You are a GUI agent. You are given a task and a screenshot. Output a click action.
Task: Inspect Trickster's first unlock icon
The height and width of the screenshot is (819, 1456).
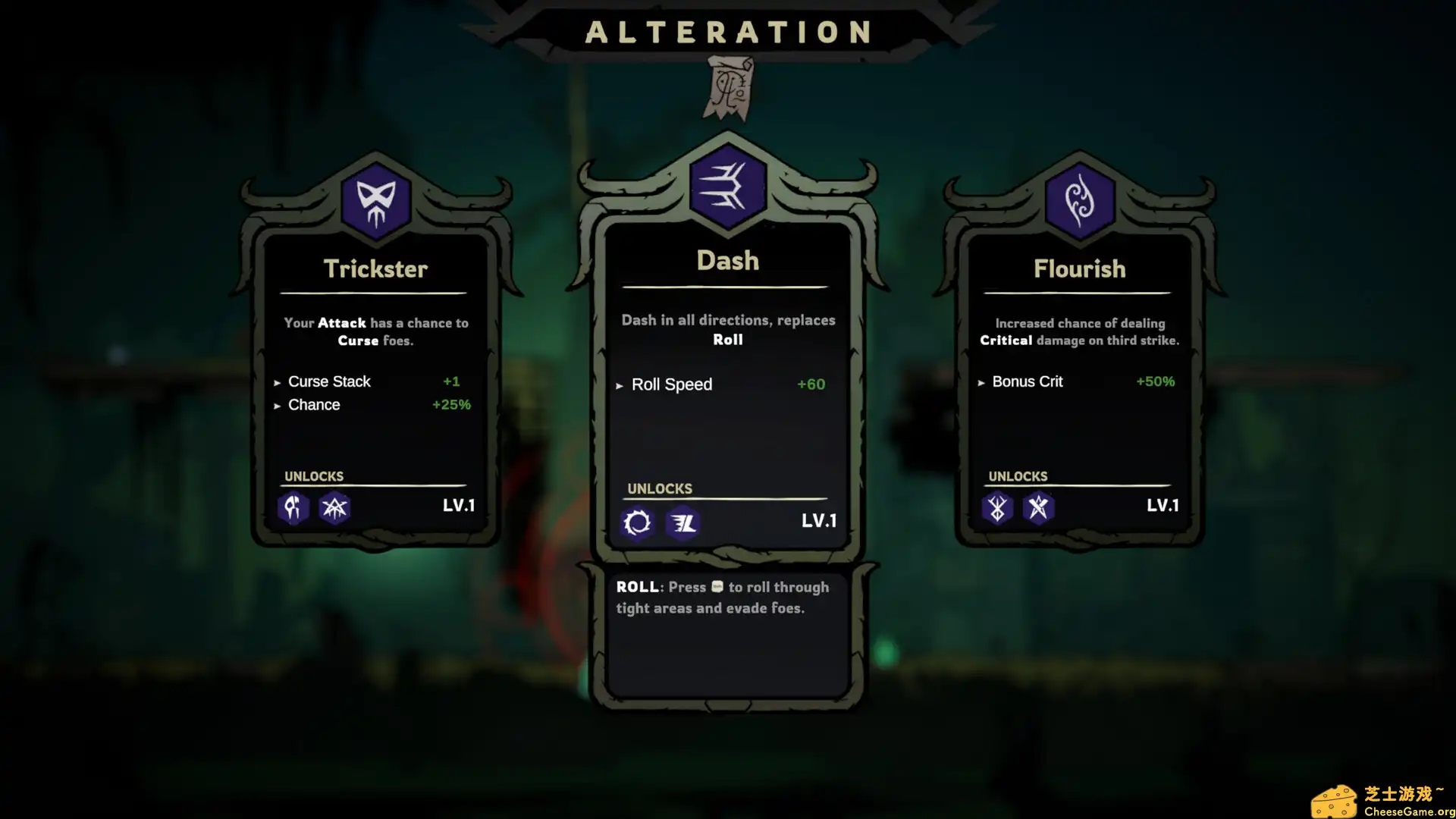click(293, 507)
